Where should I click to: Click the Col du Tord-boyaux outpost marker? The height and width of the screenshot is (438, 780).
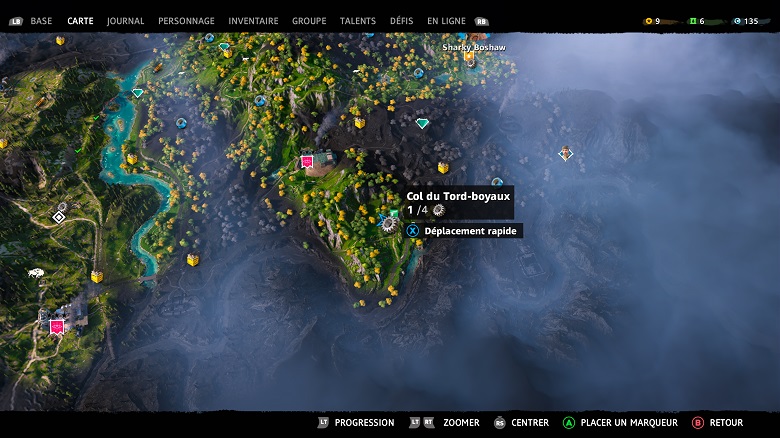click(388, 225)
